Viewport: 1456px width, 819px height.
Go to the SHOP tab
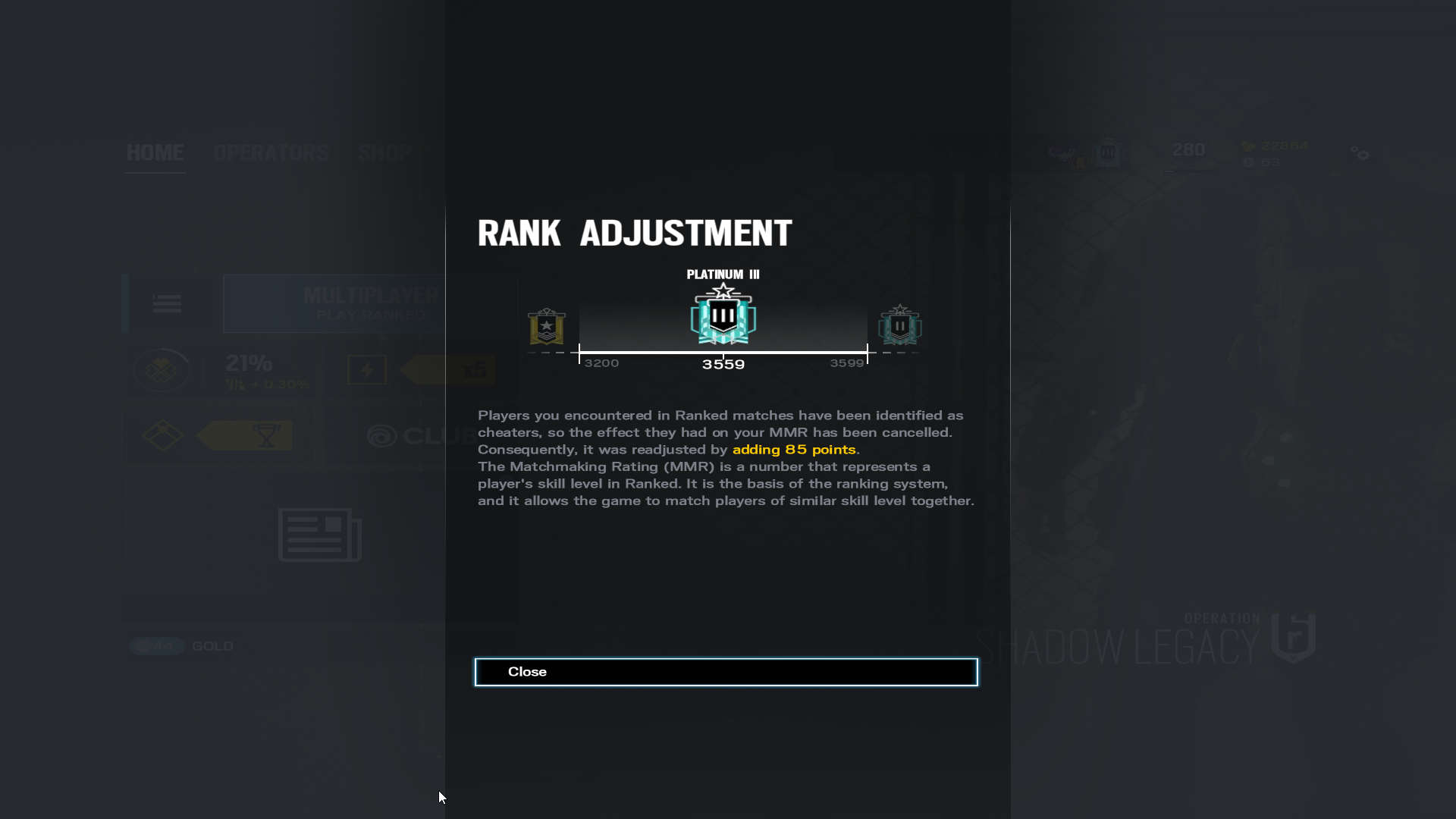[385, 153]
